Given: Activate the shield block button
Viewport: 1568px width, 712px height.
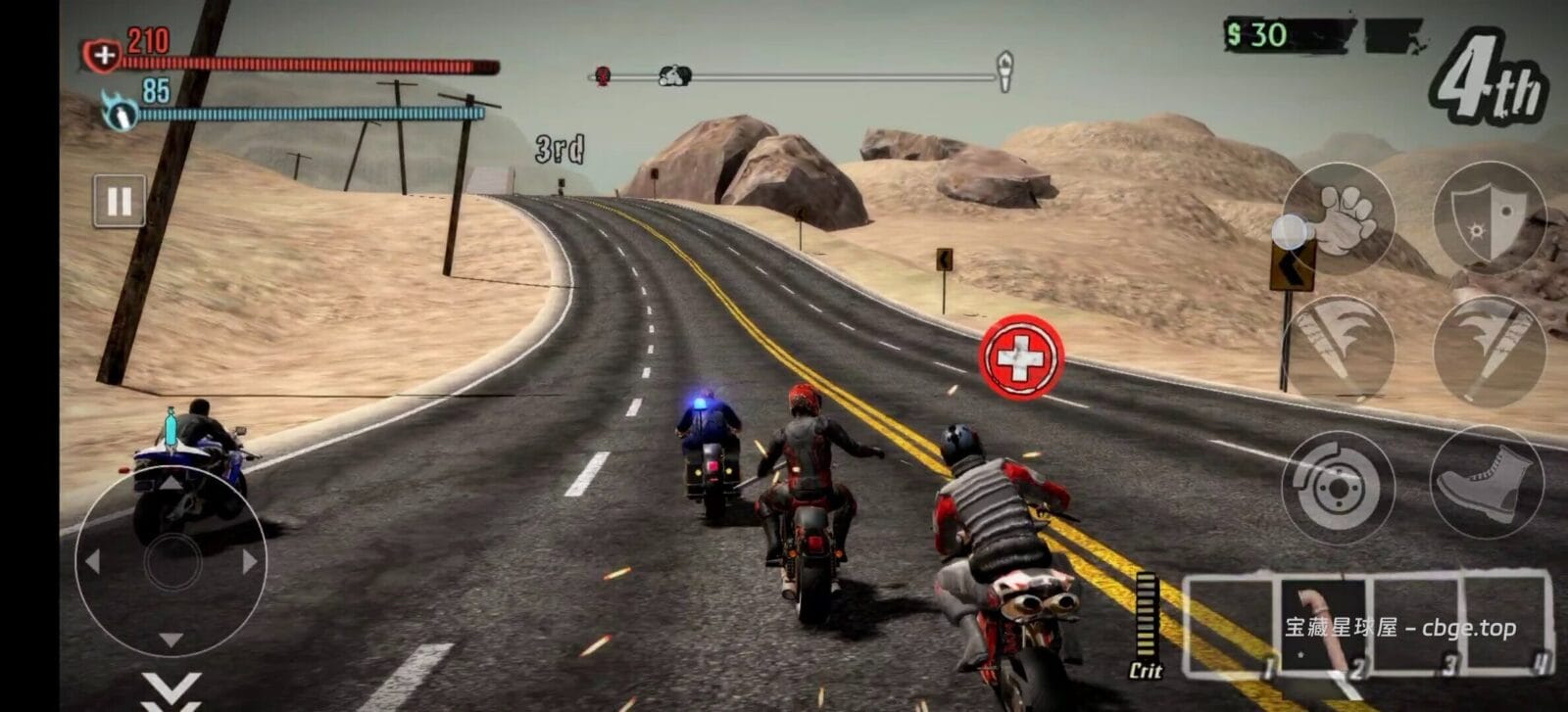Looking at the screenshot, I should [x=1489, y=217].
